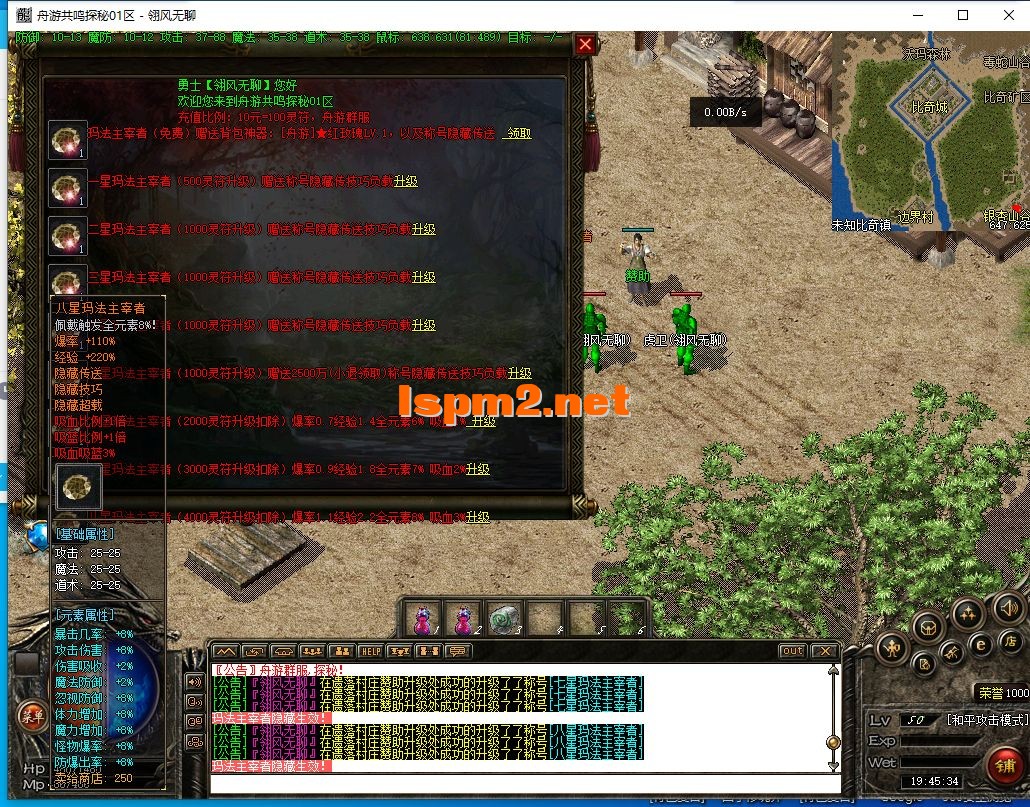Open the shop via the 店 button
The image size is (1030, 807).
click(1011, 641)
